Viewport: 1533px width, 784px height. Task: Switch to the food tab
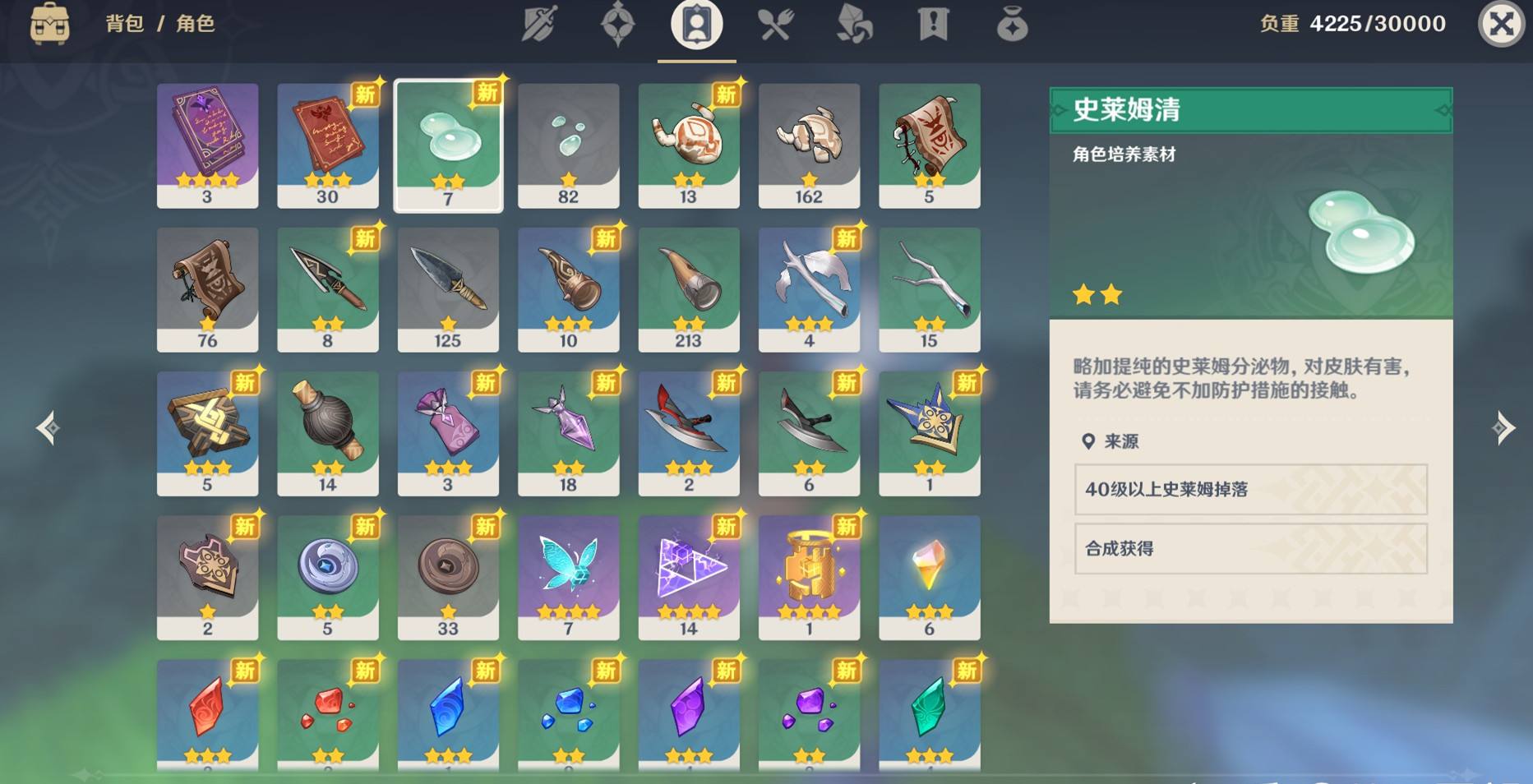775,24
